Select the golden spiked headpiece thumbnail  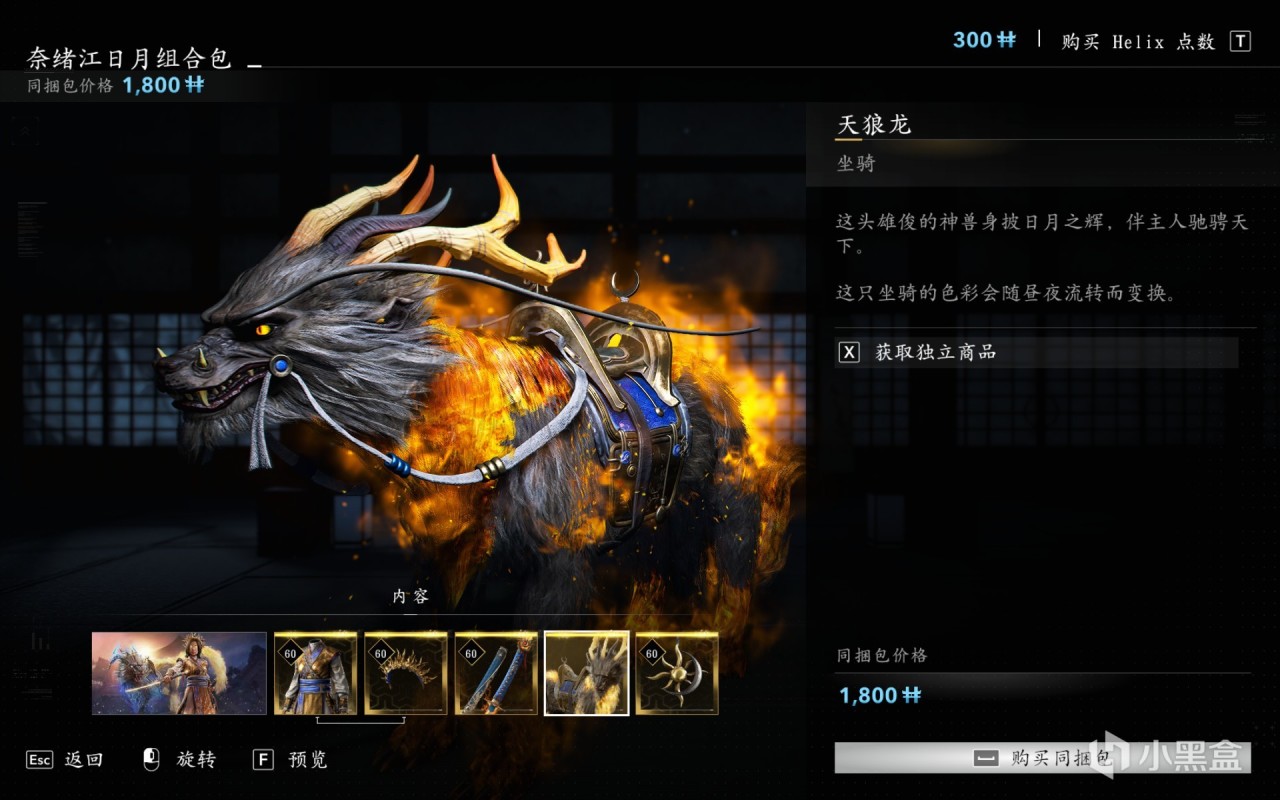(406, 673)
